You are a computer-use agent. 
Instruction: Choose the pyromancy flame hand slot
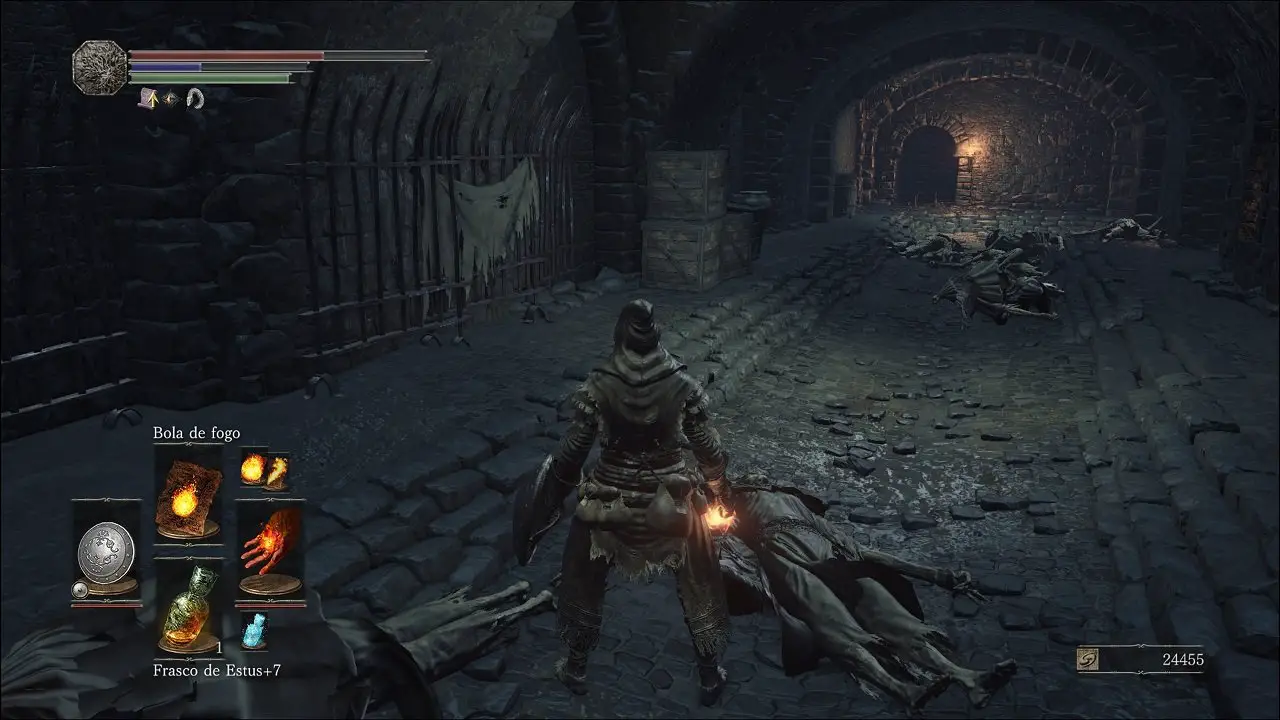270,551
